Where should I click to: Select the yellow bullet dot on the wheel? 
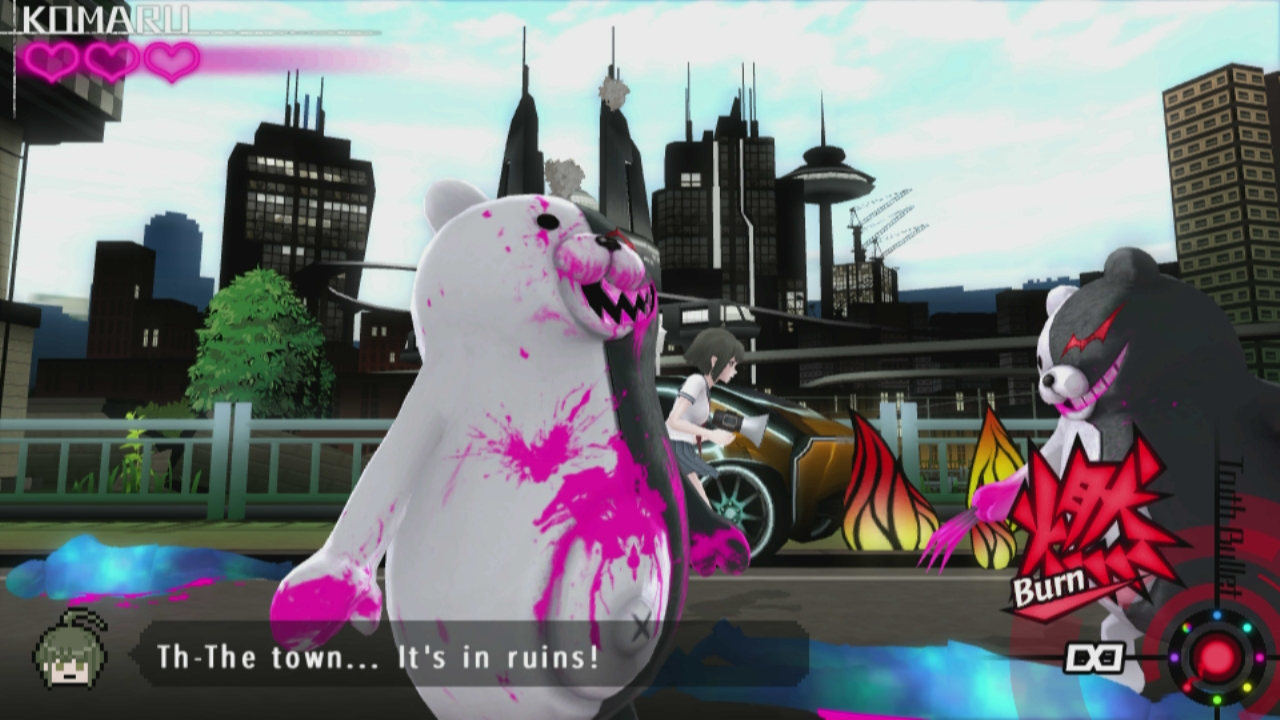coord(1247,687)
